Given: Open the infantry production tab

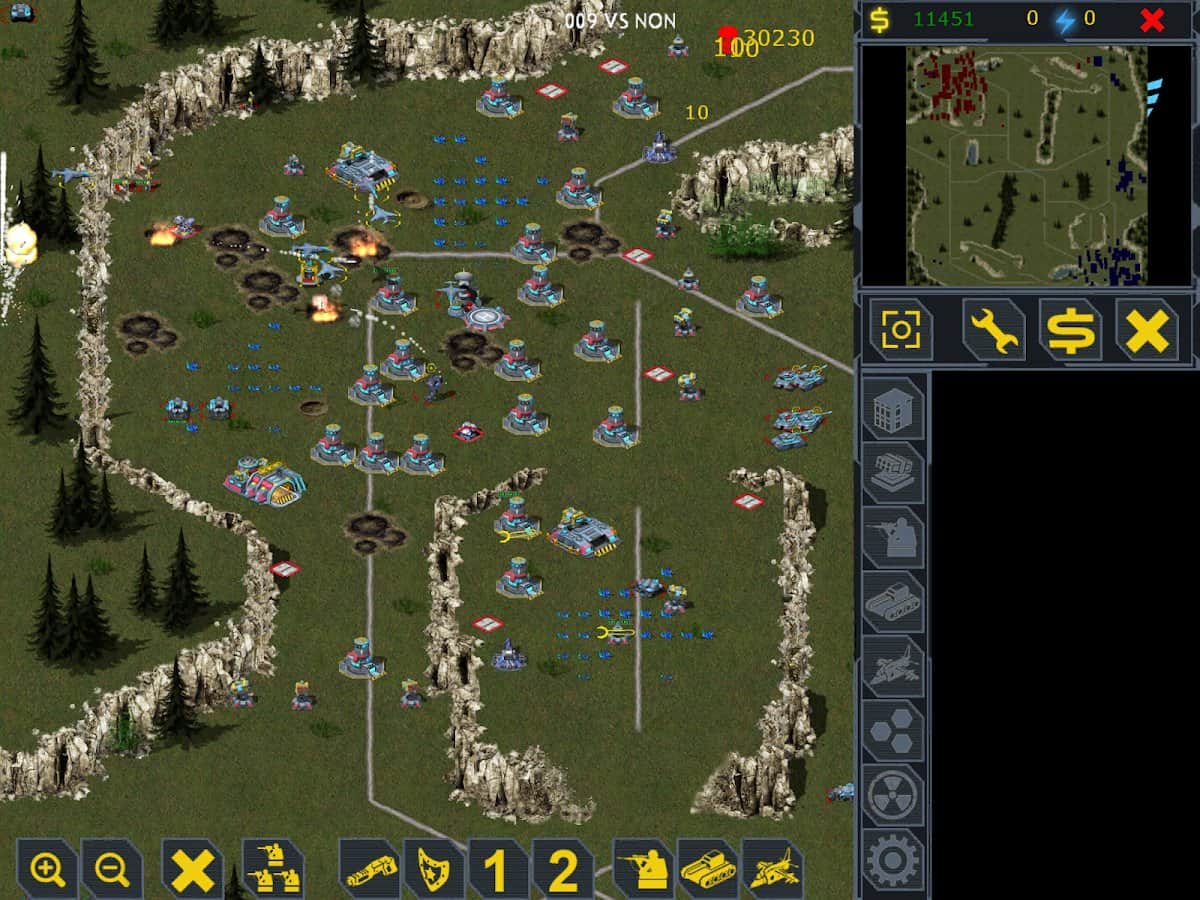Looking at the screenshot, I should pyautogui.click(x=893, y=537).
